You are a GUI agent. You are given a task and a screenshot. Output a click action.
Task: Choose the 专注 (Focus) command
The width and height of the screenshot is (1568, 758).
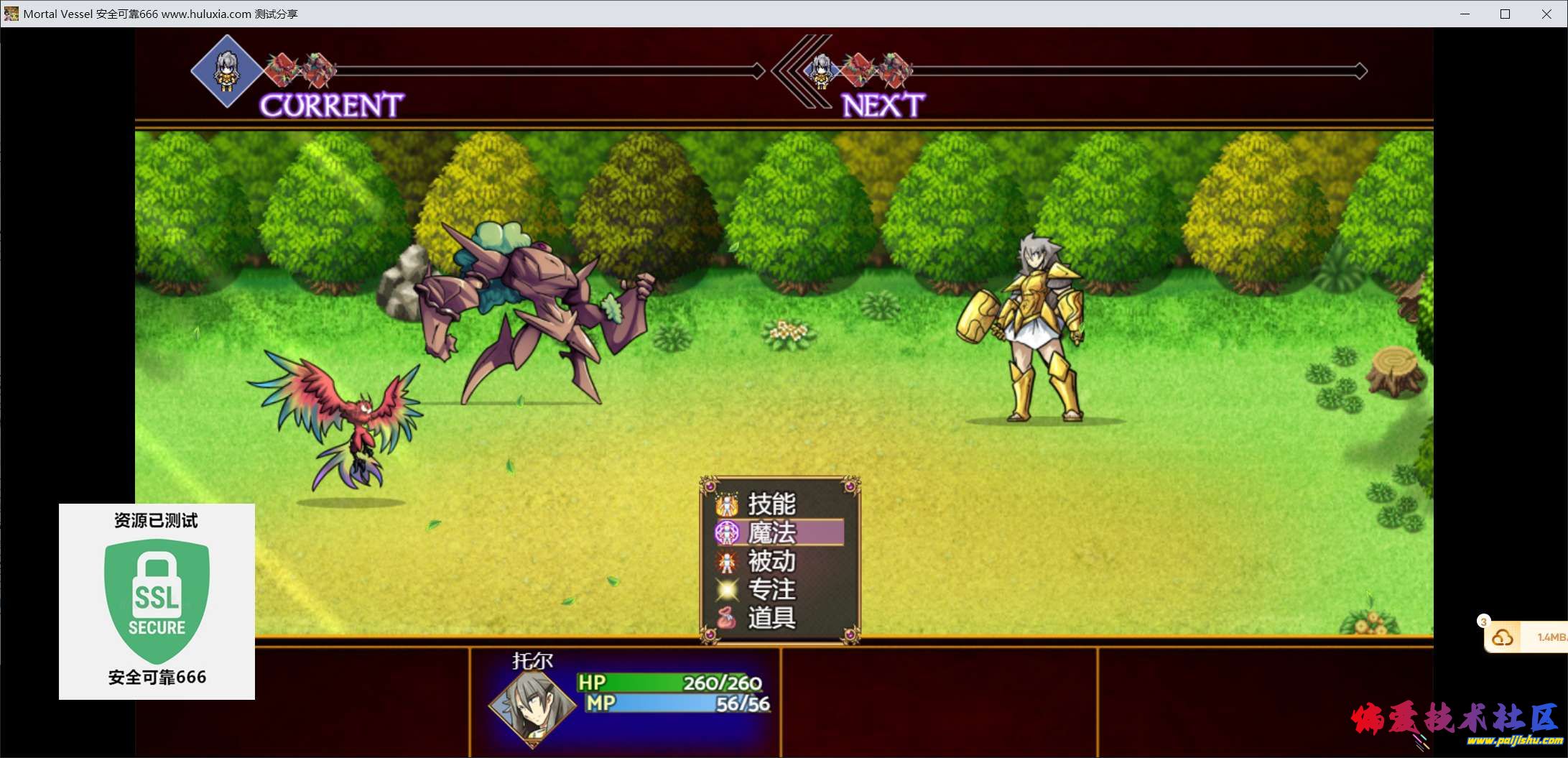[771, 589]
